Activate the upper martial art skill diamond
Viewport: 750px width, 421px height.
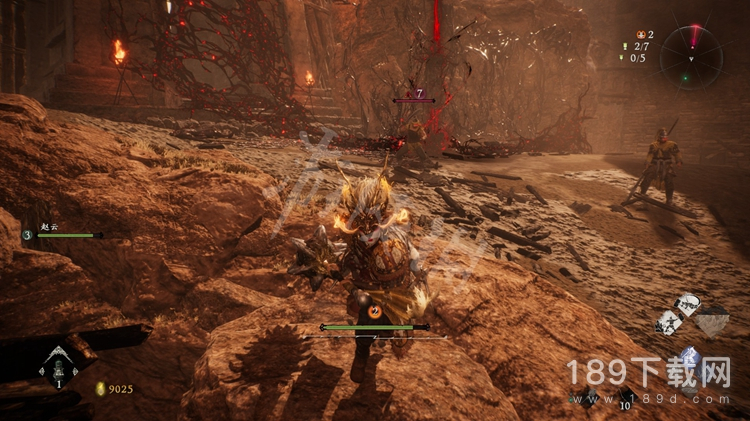tap(688, 304)
